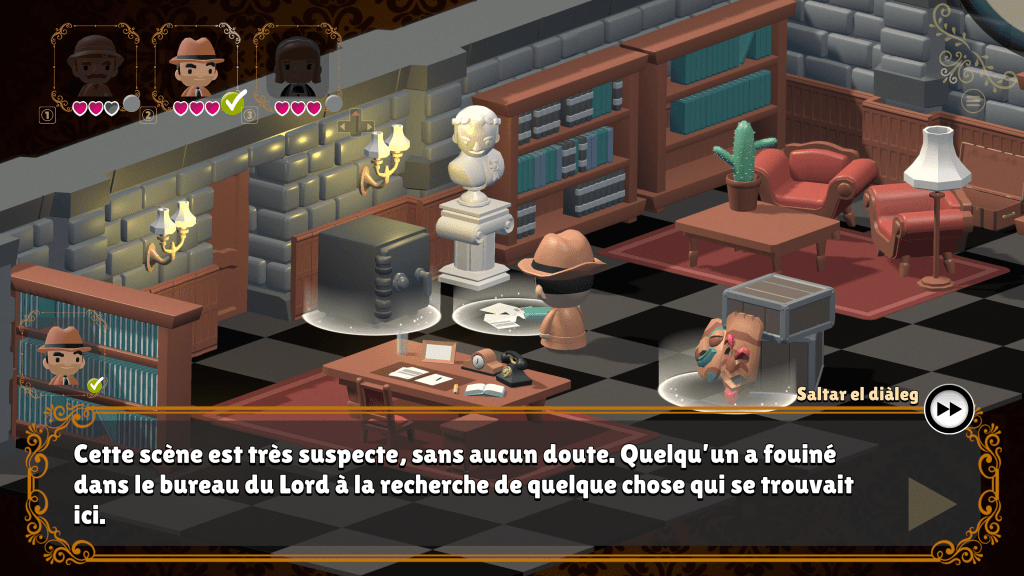Skip the dialogue with the fast-forward button
Screen dimensions: 1024x576
(948, 408)
